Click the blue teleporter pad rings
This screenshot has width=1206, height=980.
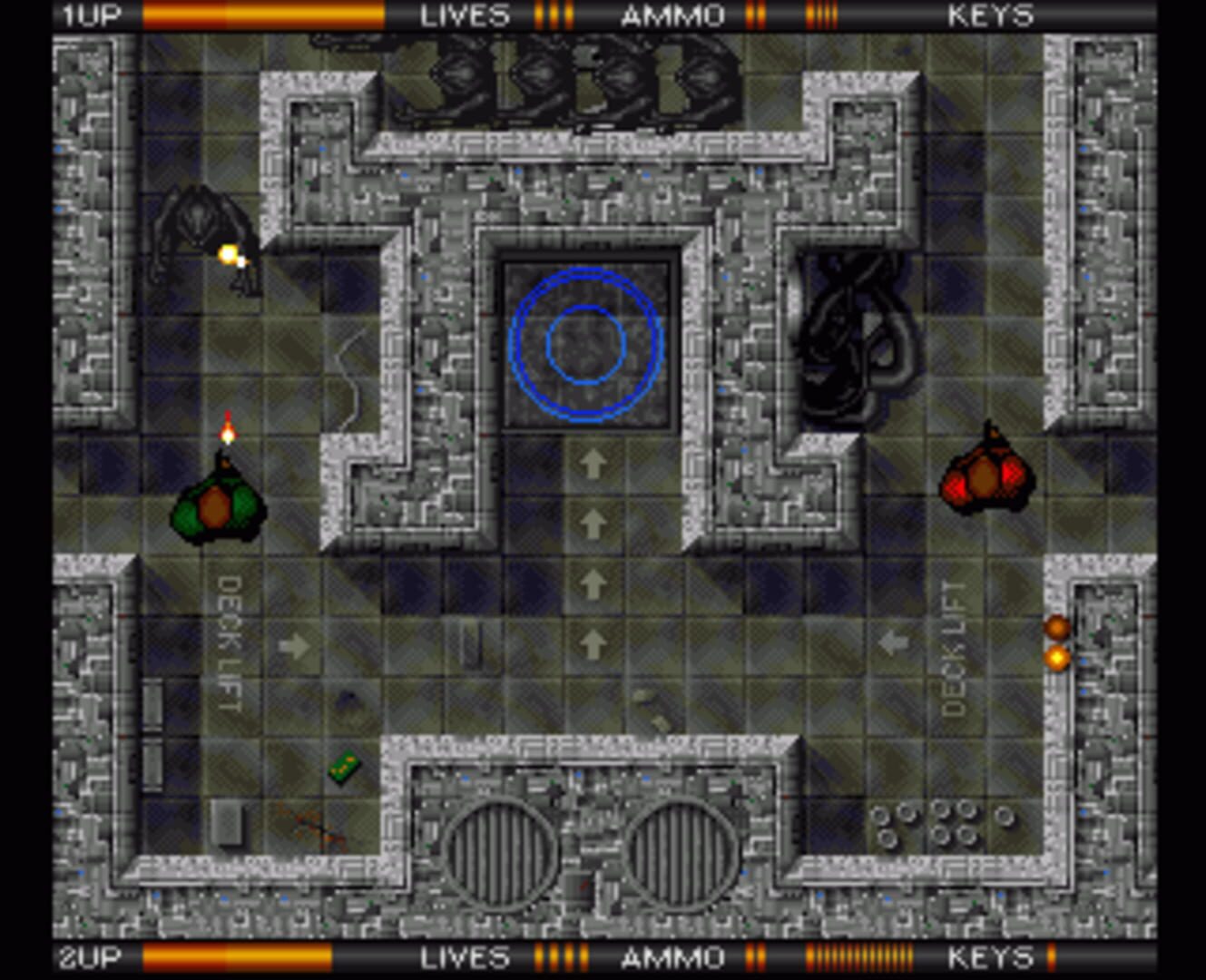click(x=587, y=345)
